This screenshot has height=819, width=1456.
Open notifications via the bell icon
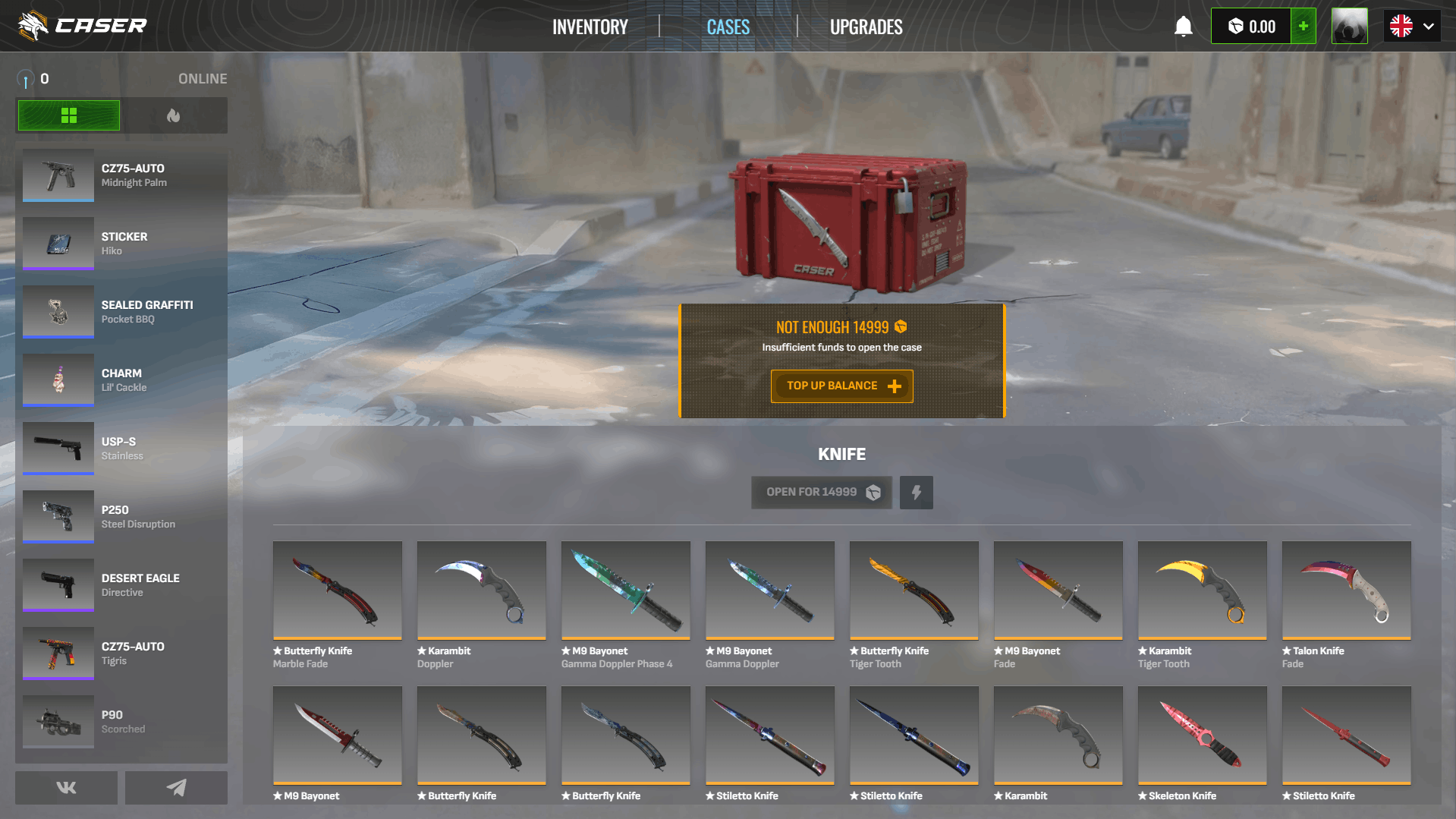pos(1184,26)
